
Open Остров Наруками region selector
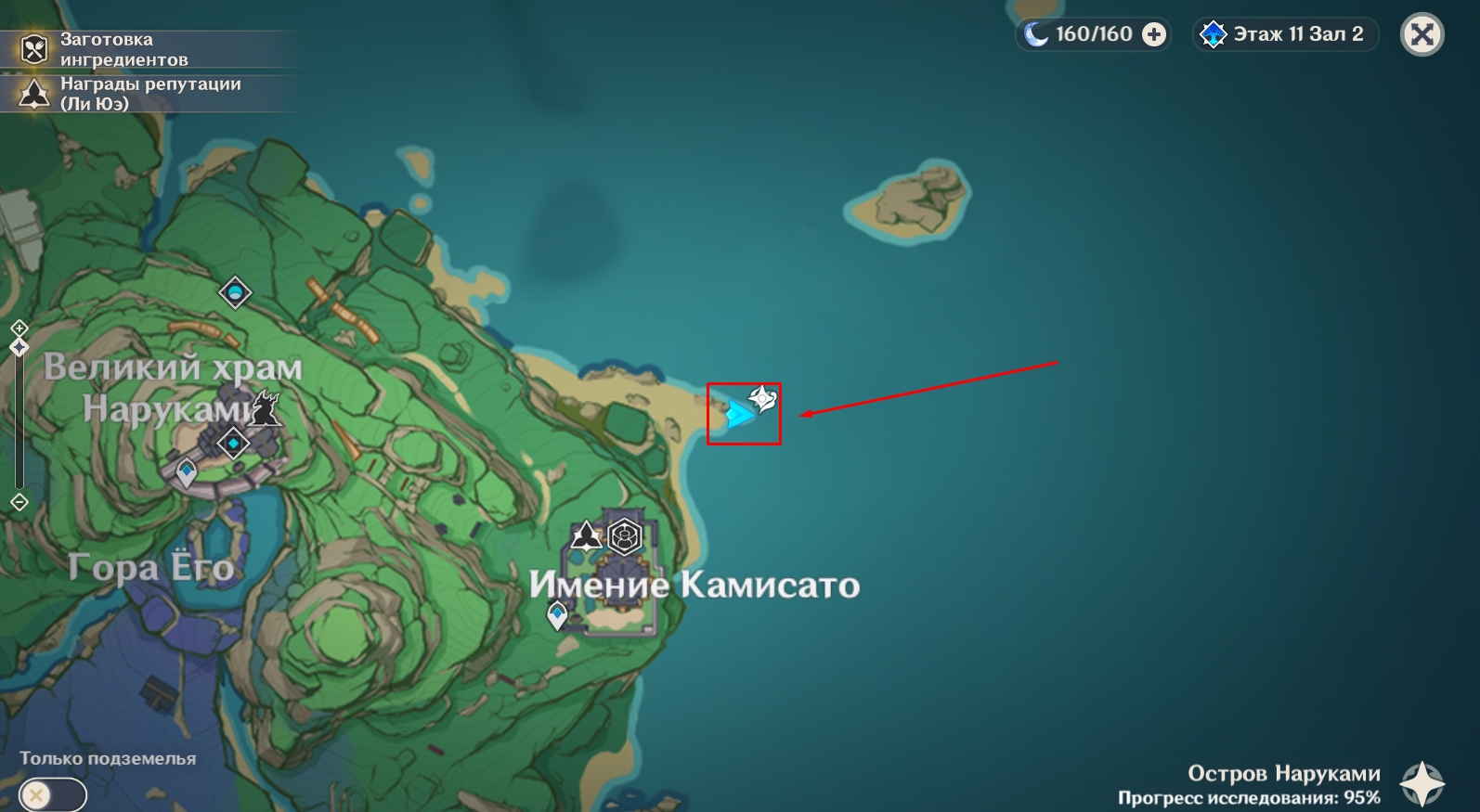[1422, 783]
